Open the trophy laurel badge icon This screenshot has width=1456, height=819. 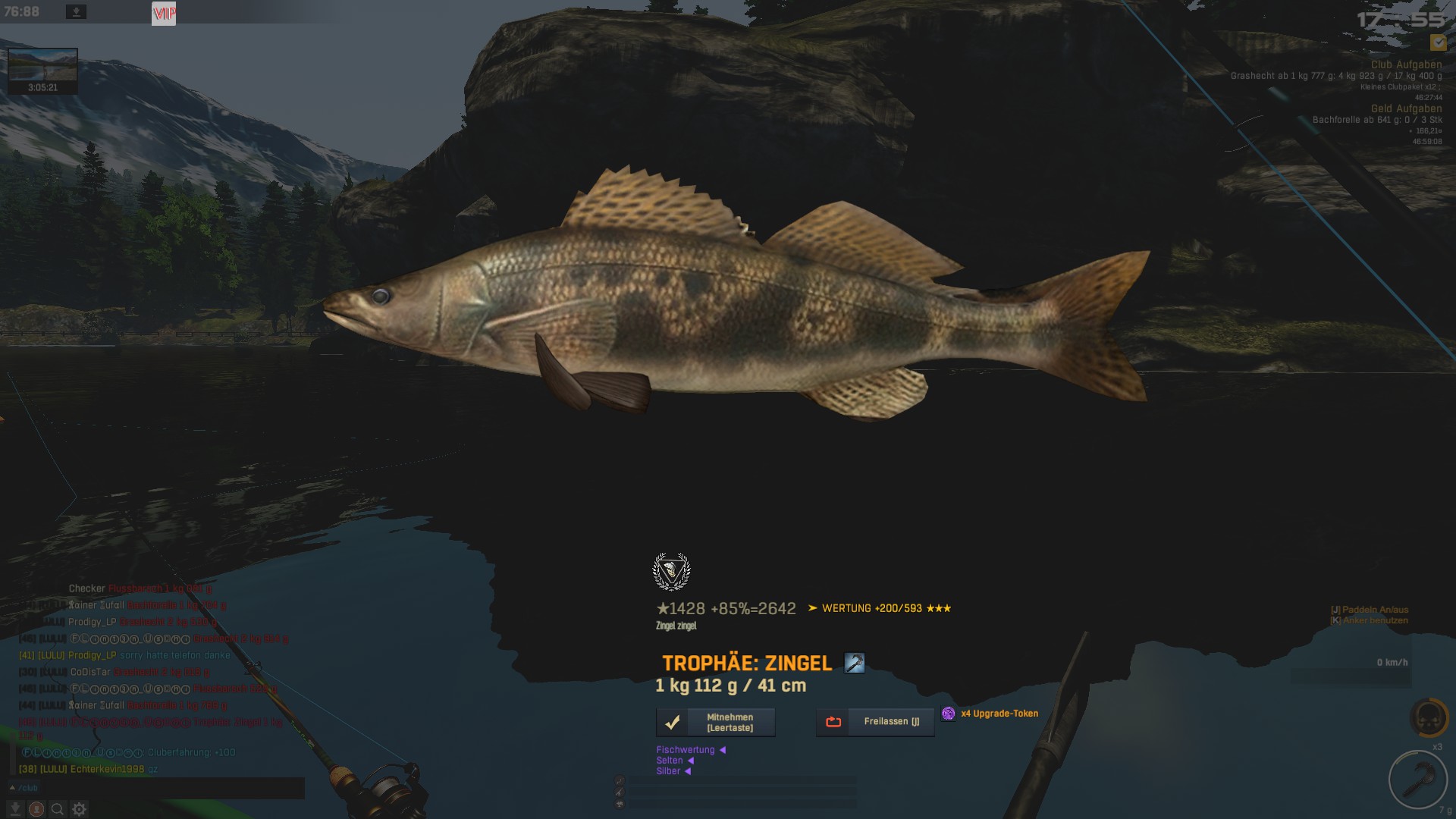[x=671, y=572]
